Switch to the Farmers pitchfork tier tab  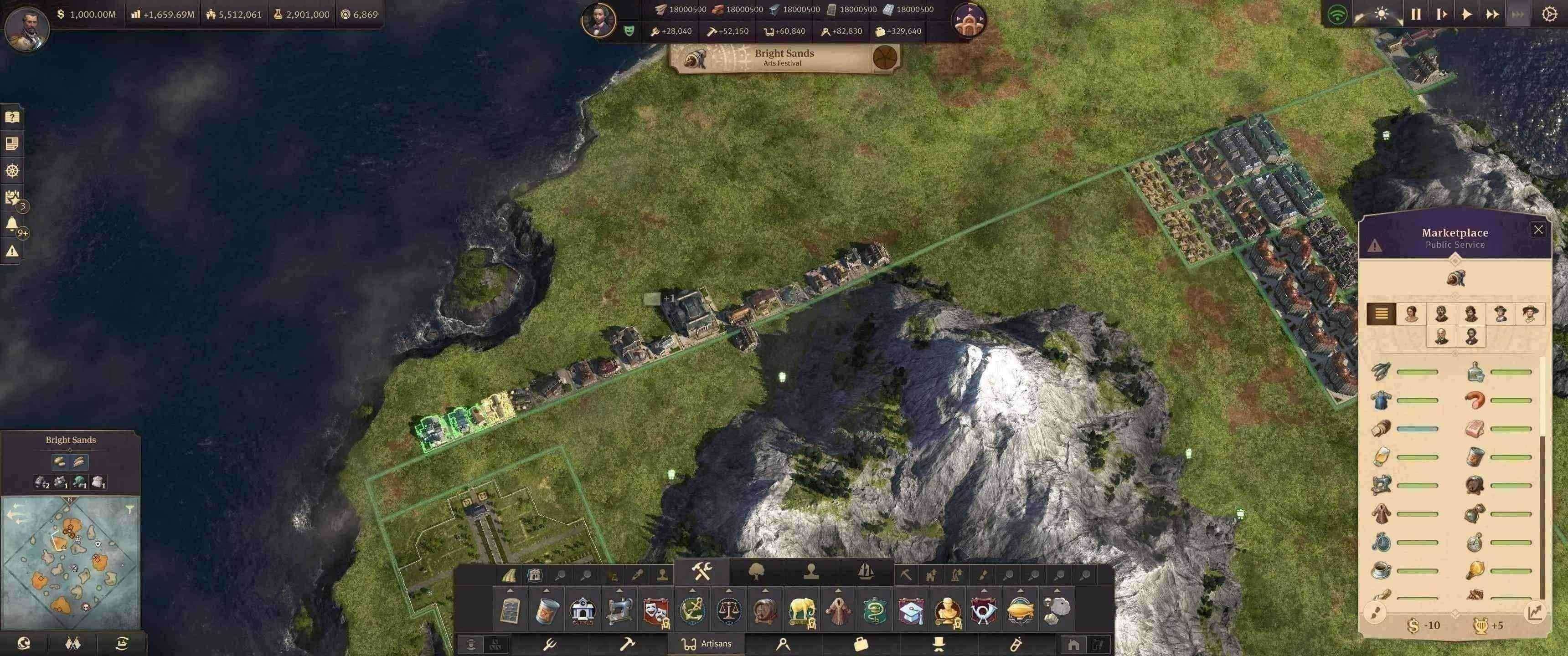550,644
